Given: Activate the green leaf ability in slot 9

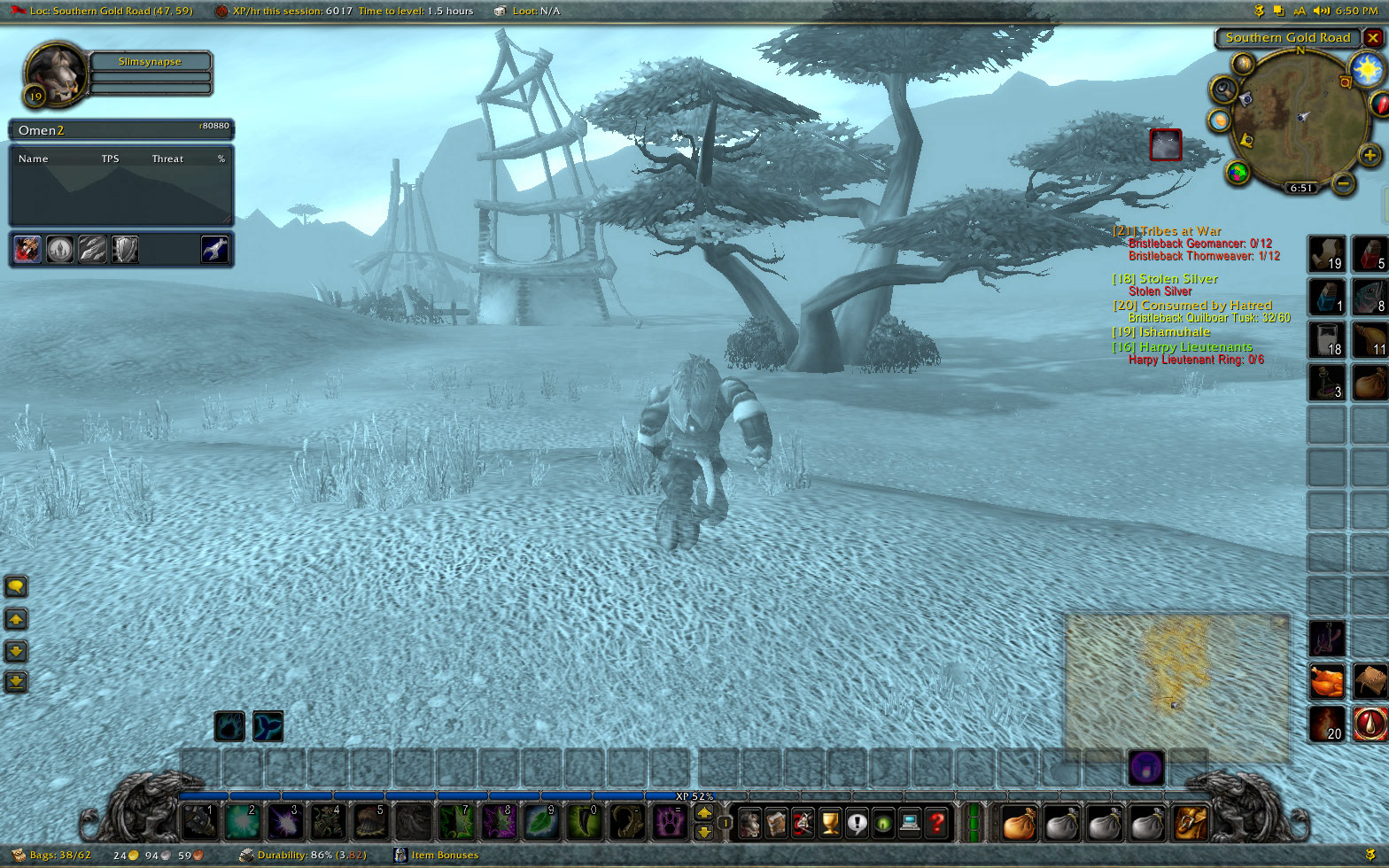Looking at the screenshot, I should [x=541, y=822].
